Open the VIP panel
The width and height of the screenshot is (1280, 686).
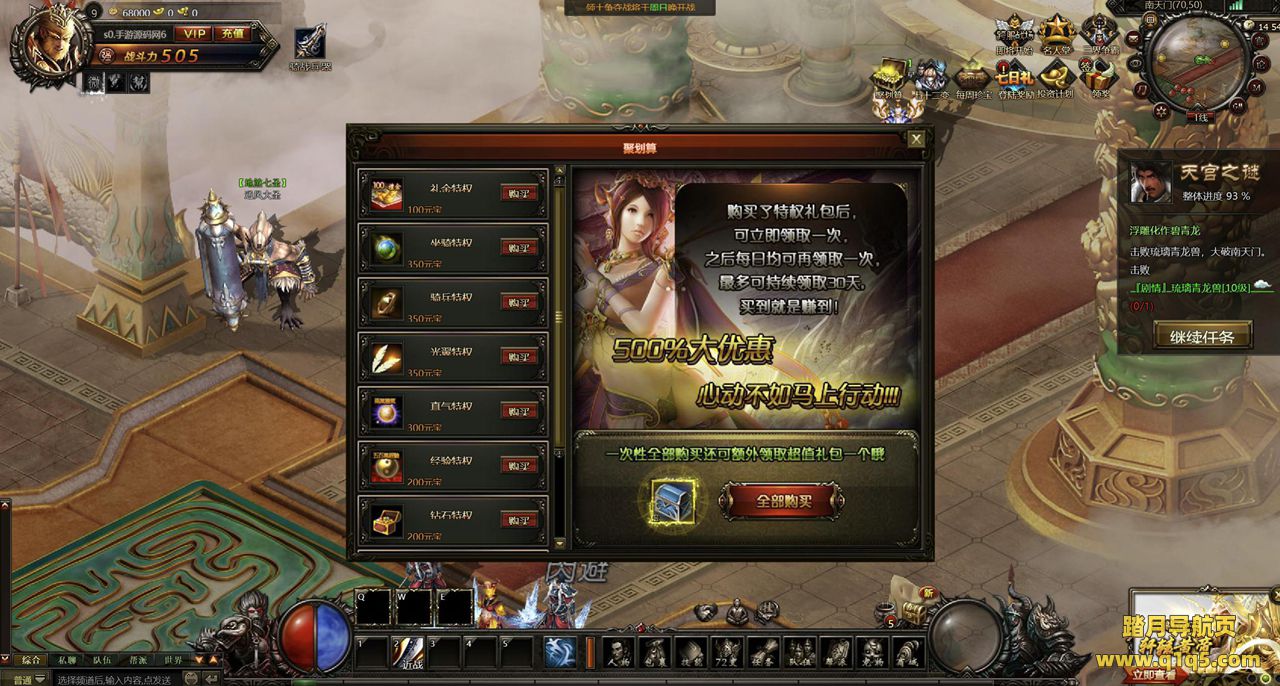click(194, 34)
